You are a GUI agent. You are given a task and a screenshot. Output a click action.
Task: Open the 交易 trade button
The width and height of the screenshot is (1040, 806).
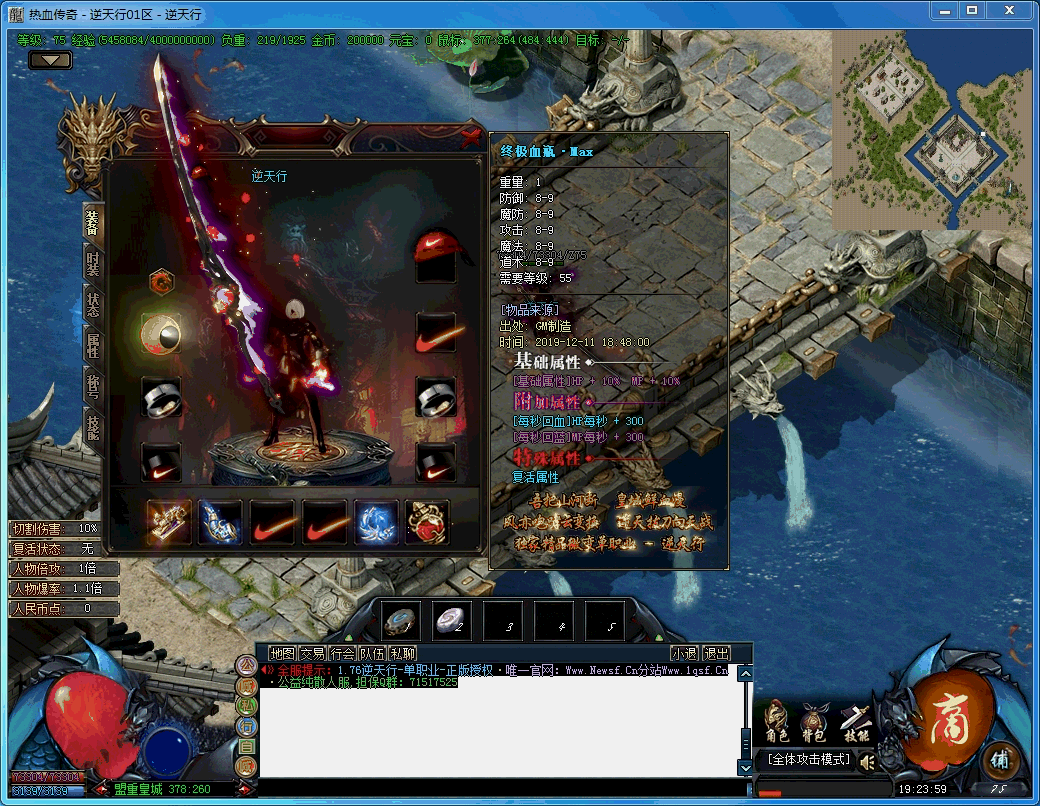tap(313, 653)
